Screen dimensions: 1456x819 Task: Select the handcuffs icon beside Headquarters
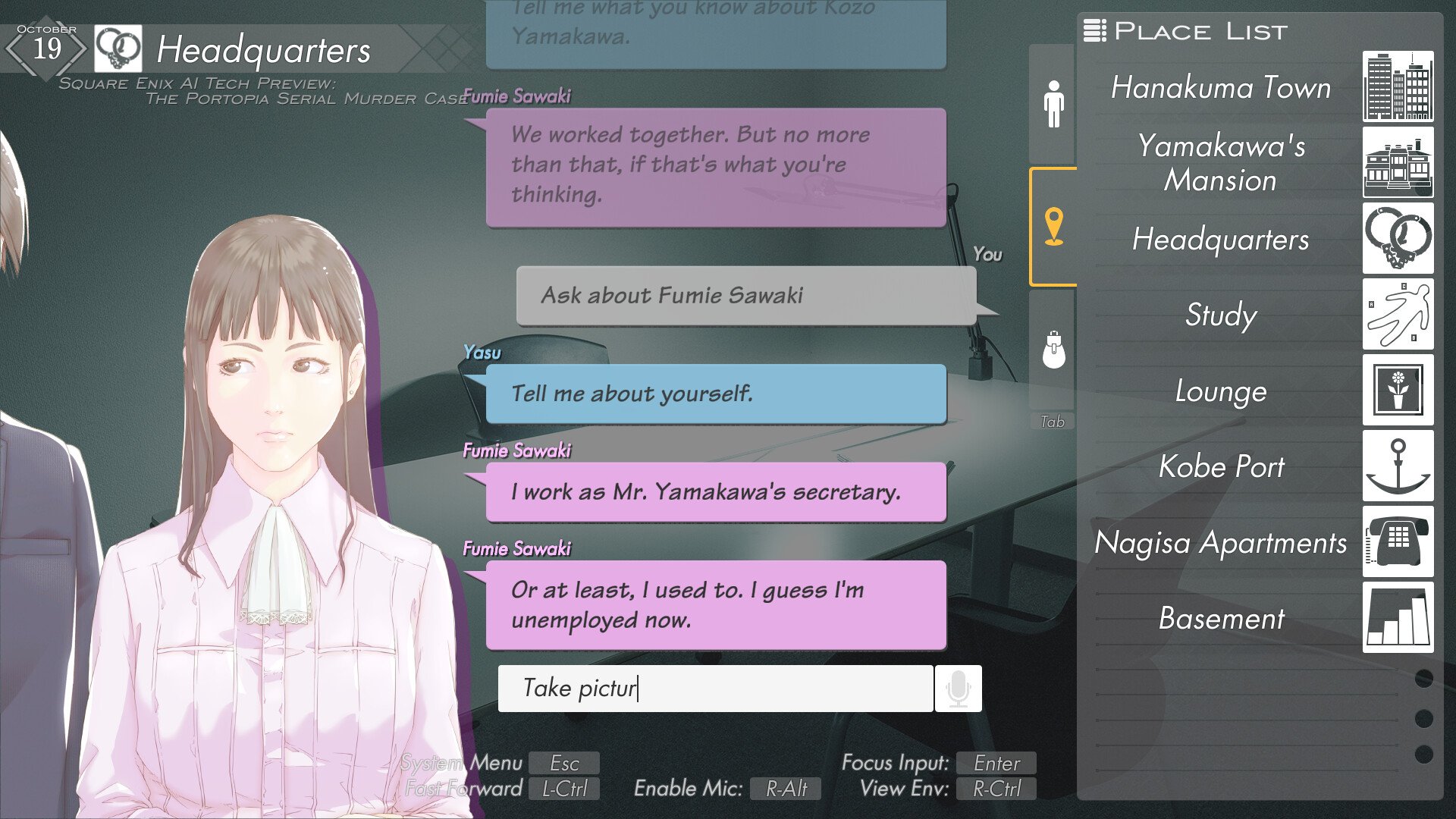(x=1398, y=240)
